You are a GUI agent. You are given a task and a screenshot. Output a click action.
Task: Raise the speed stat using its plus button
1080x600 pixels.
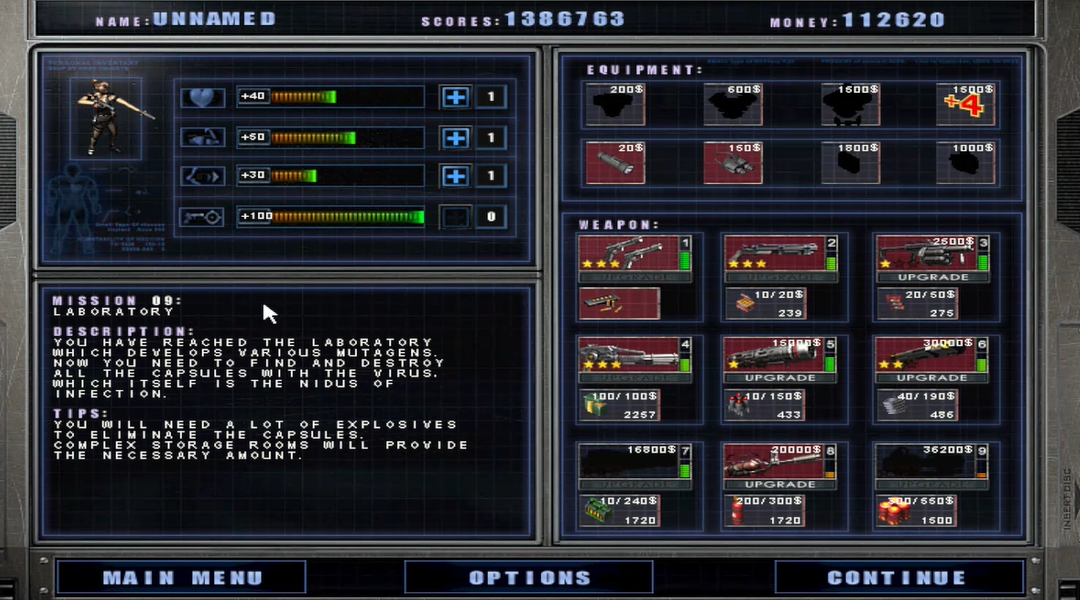click(x=455, y=176)
